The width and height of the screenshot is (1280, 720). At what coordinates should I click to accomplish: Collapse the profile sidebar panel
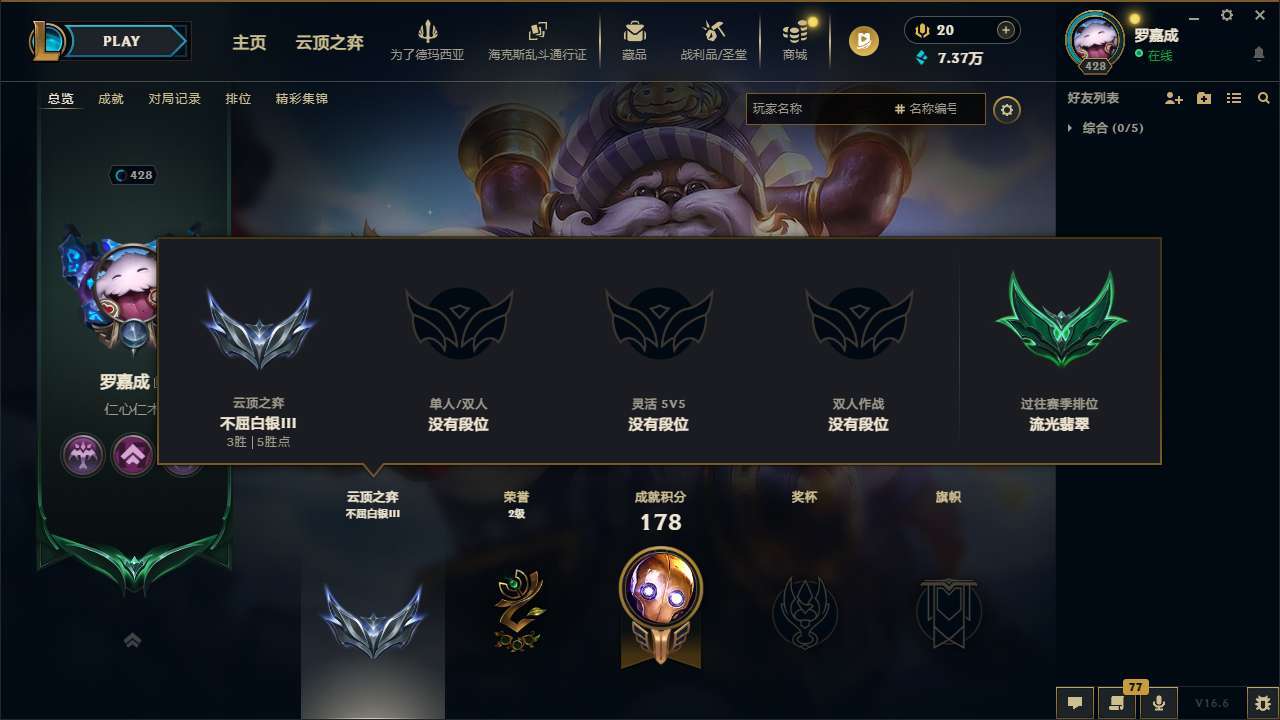[x=132, y=640]
